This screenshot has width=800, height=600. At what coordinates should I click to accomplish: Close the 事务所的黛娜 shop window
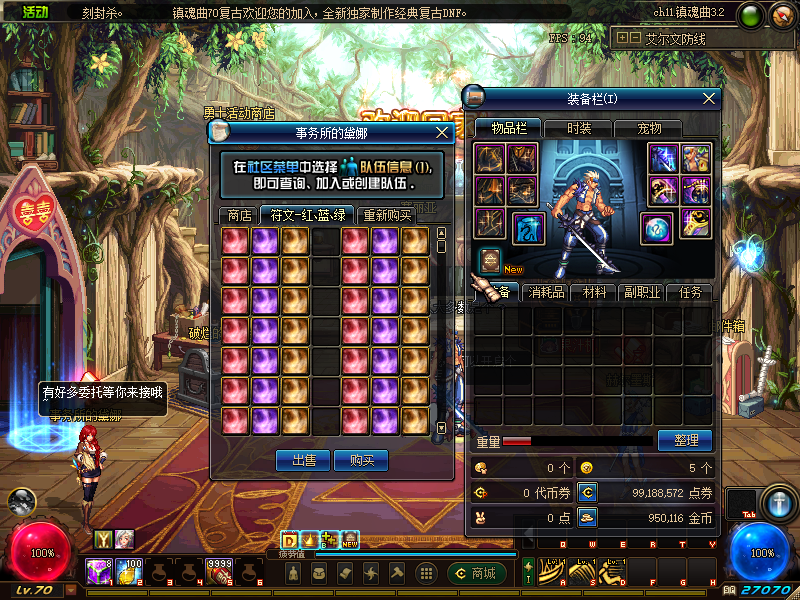442,132
